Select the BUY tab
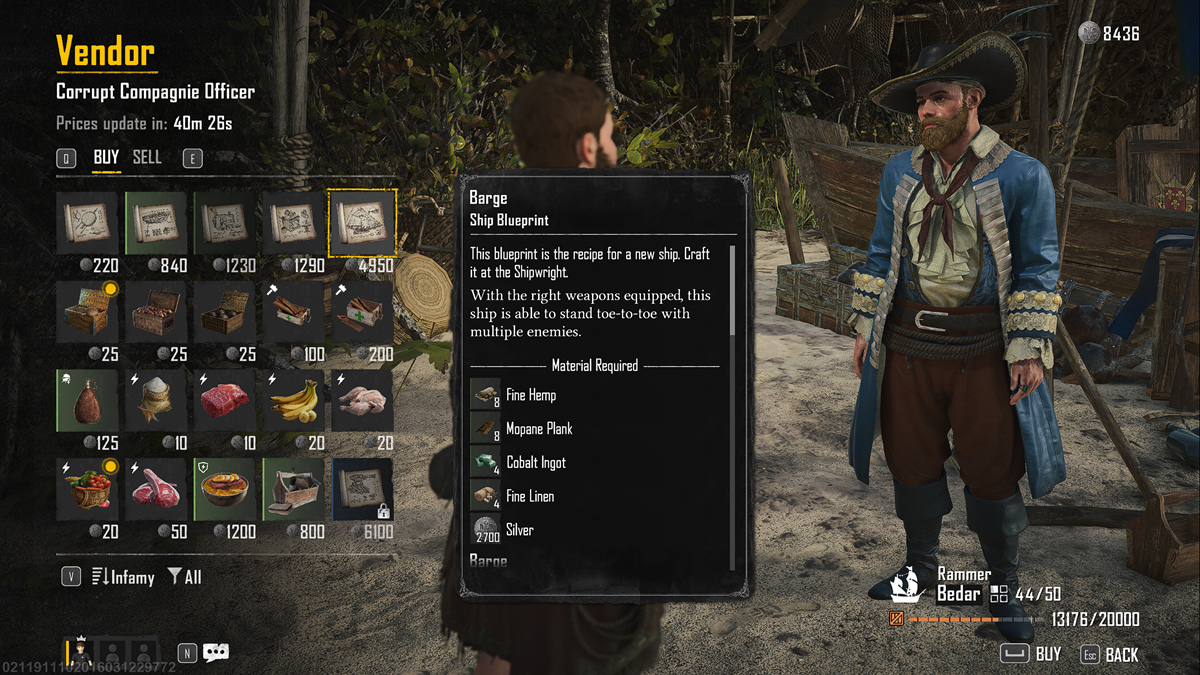 point(106,158)
